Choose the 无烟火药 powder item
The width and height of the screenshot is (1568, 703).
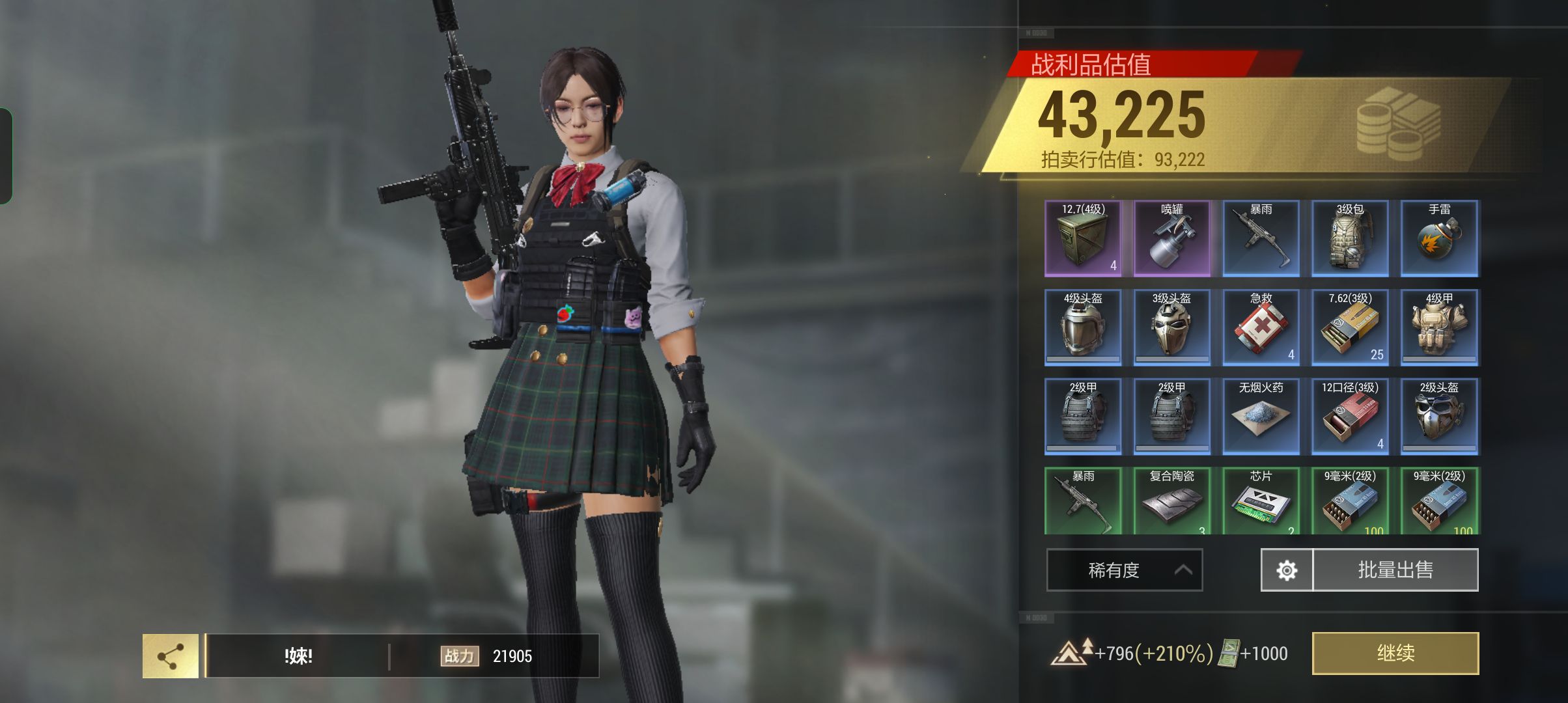(x=1261, y=417)
